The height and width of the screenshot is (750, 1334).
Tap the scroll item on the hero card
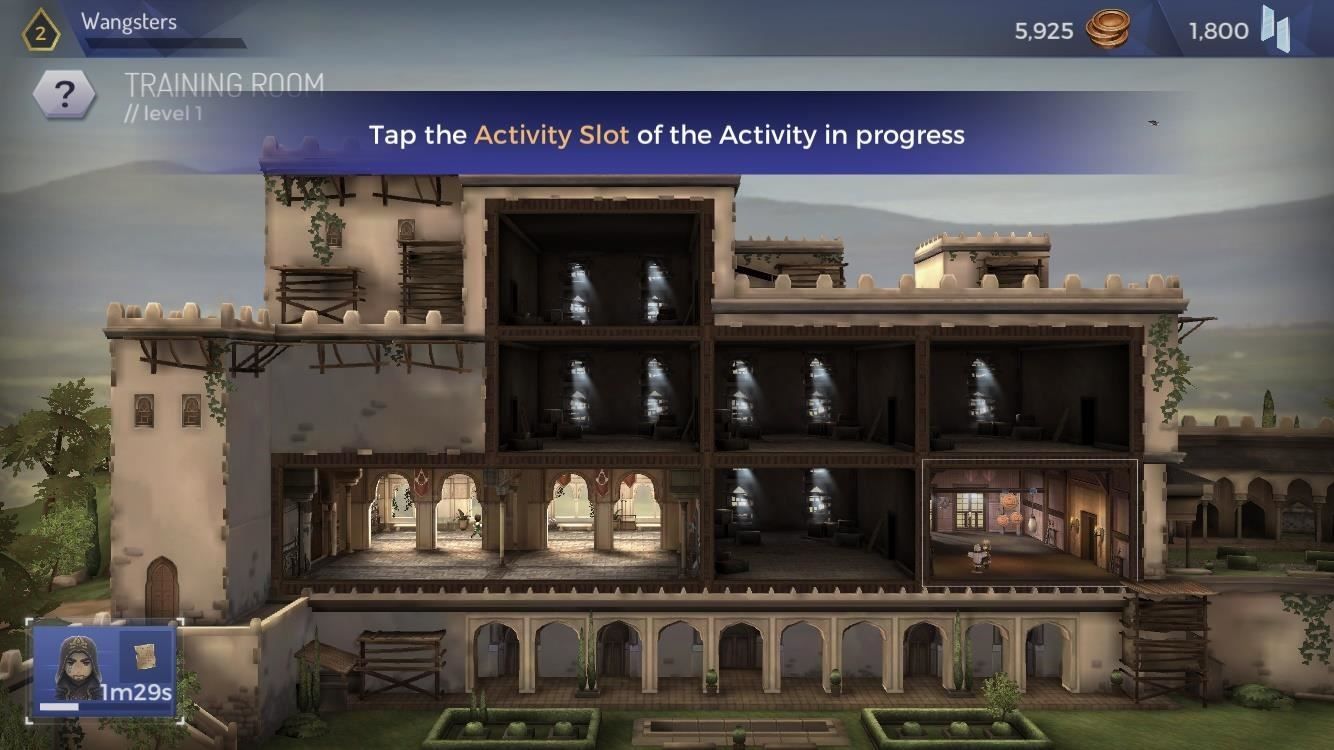tap(145, 655)
